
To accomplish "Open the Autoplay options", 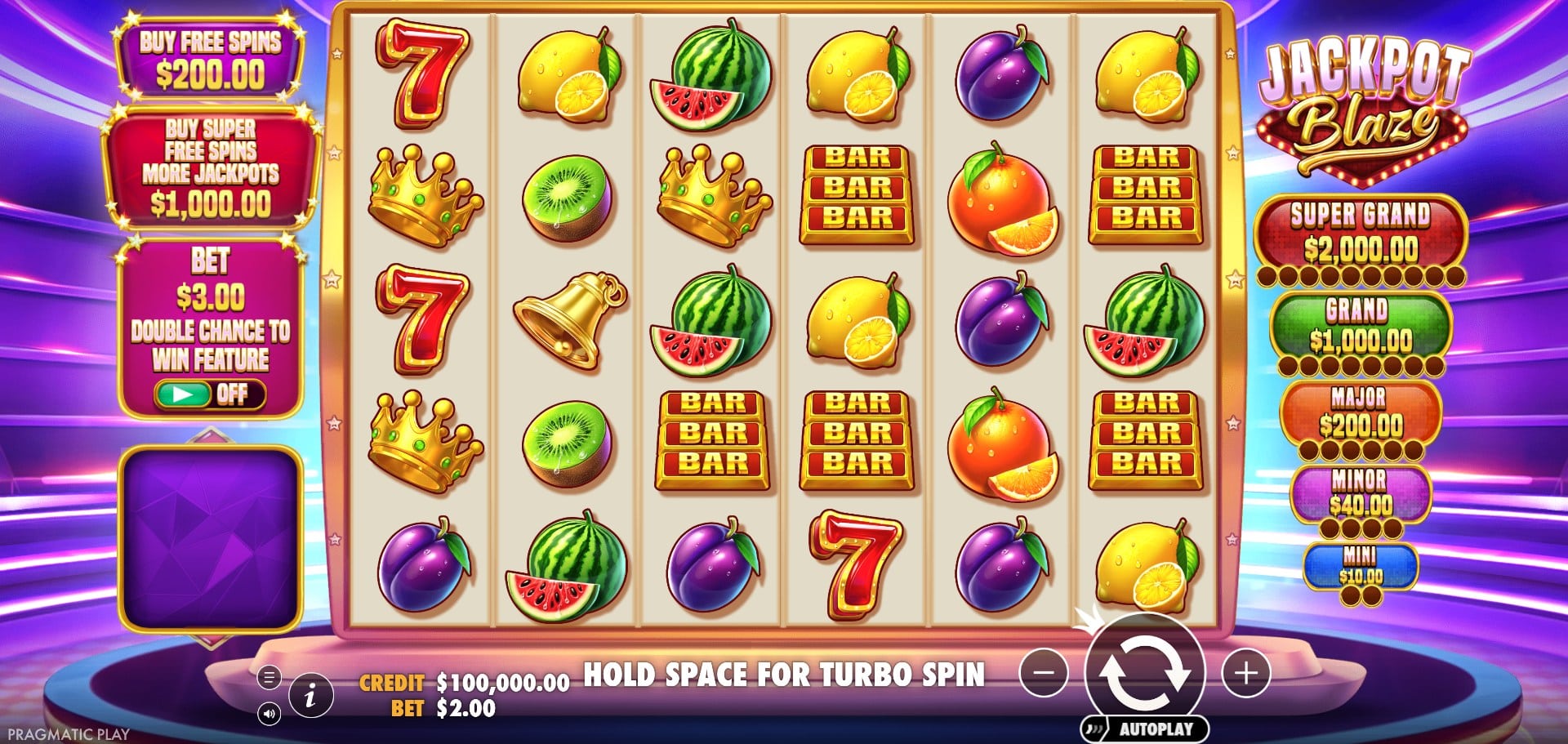I will pyautogui.click(x=1145, y=728).
